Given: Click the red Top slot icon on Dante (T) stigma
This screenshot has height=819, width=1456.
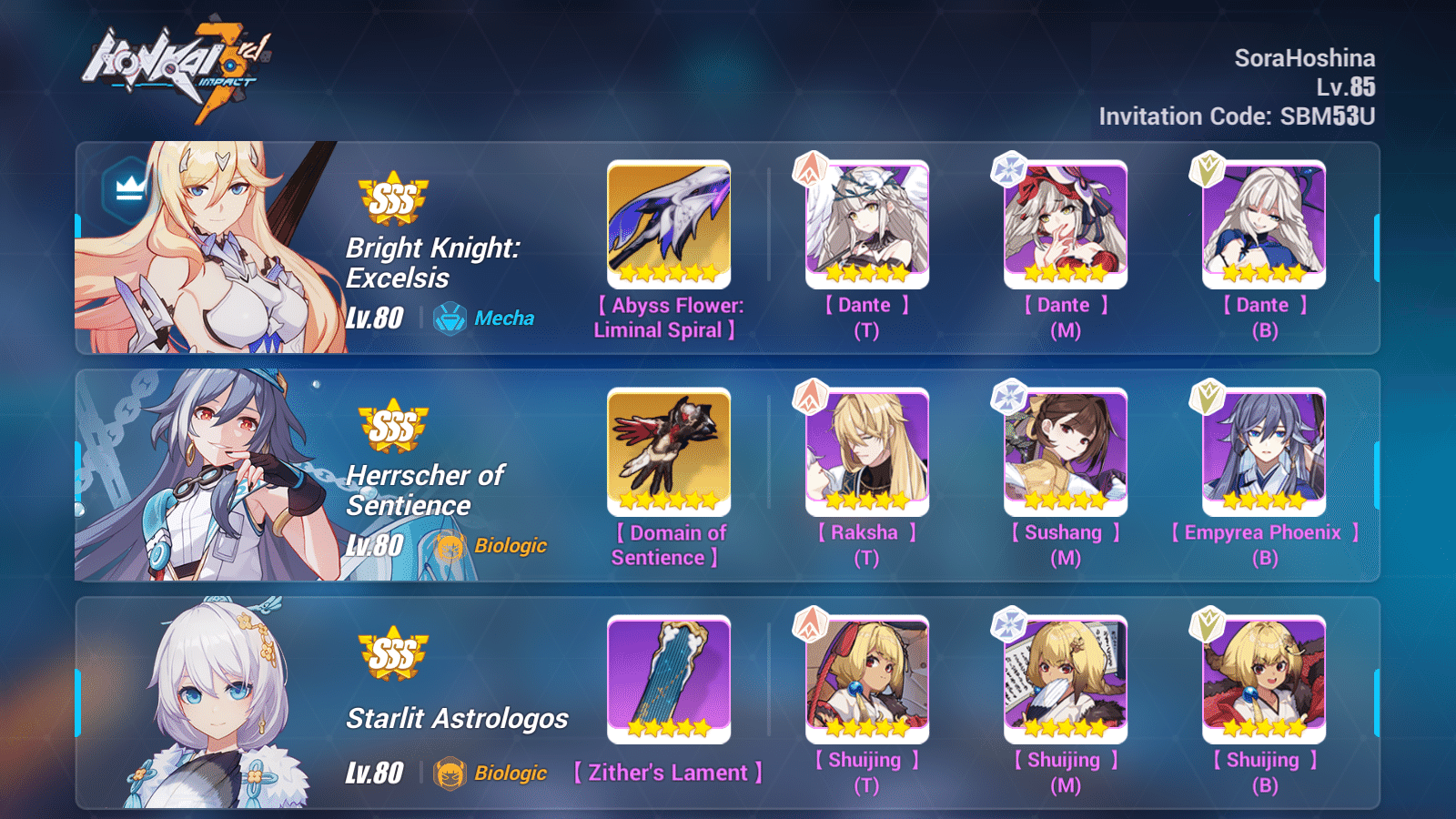Looking at the screenshot, I should click(812, 170).
